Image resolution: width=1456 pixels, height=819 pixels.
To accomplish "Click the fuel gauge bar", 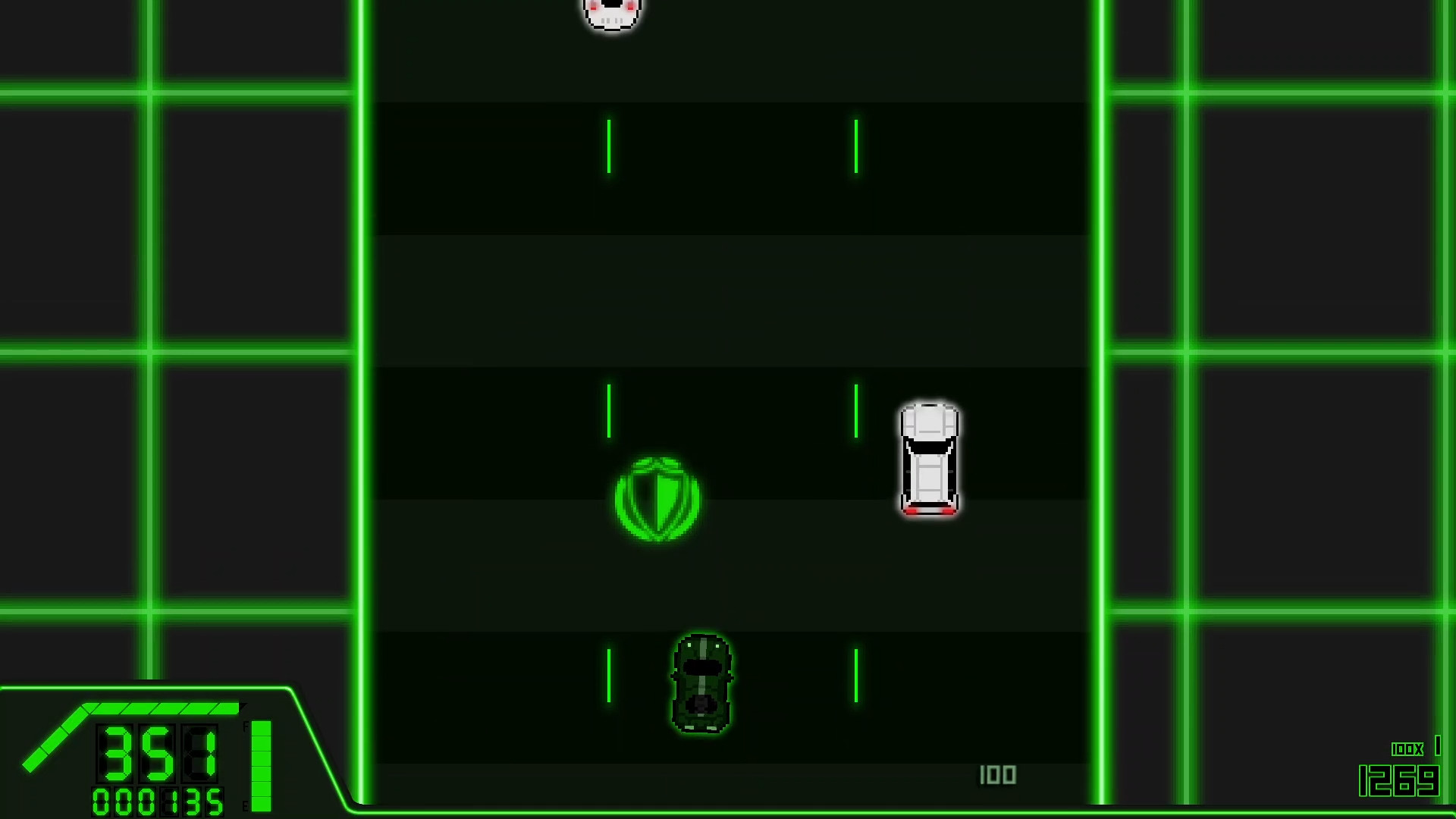I will point(261,766).
